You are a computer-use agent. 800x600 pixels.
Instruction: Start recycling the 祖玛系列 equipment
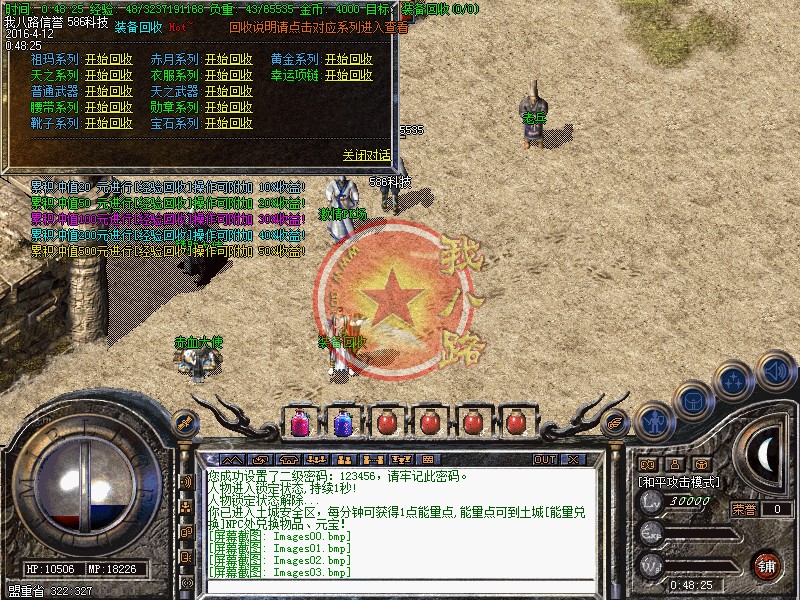tap(108, 60)
